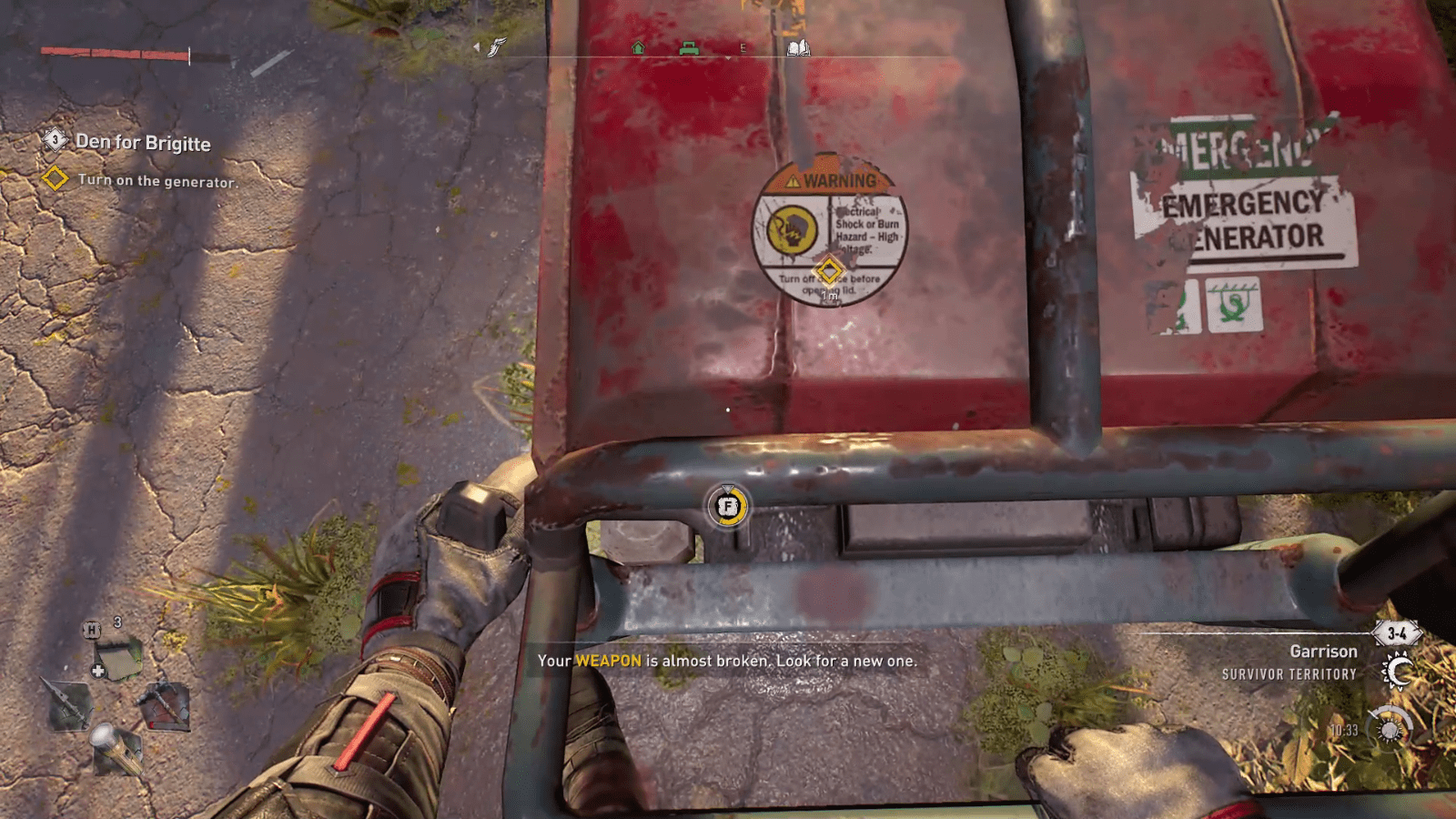Toggle the waypoint diamond on the warning sticker
This screenshot has width=1456, height=819.
click(828, 269)
